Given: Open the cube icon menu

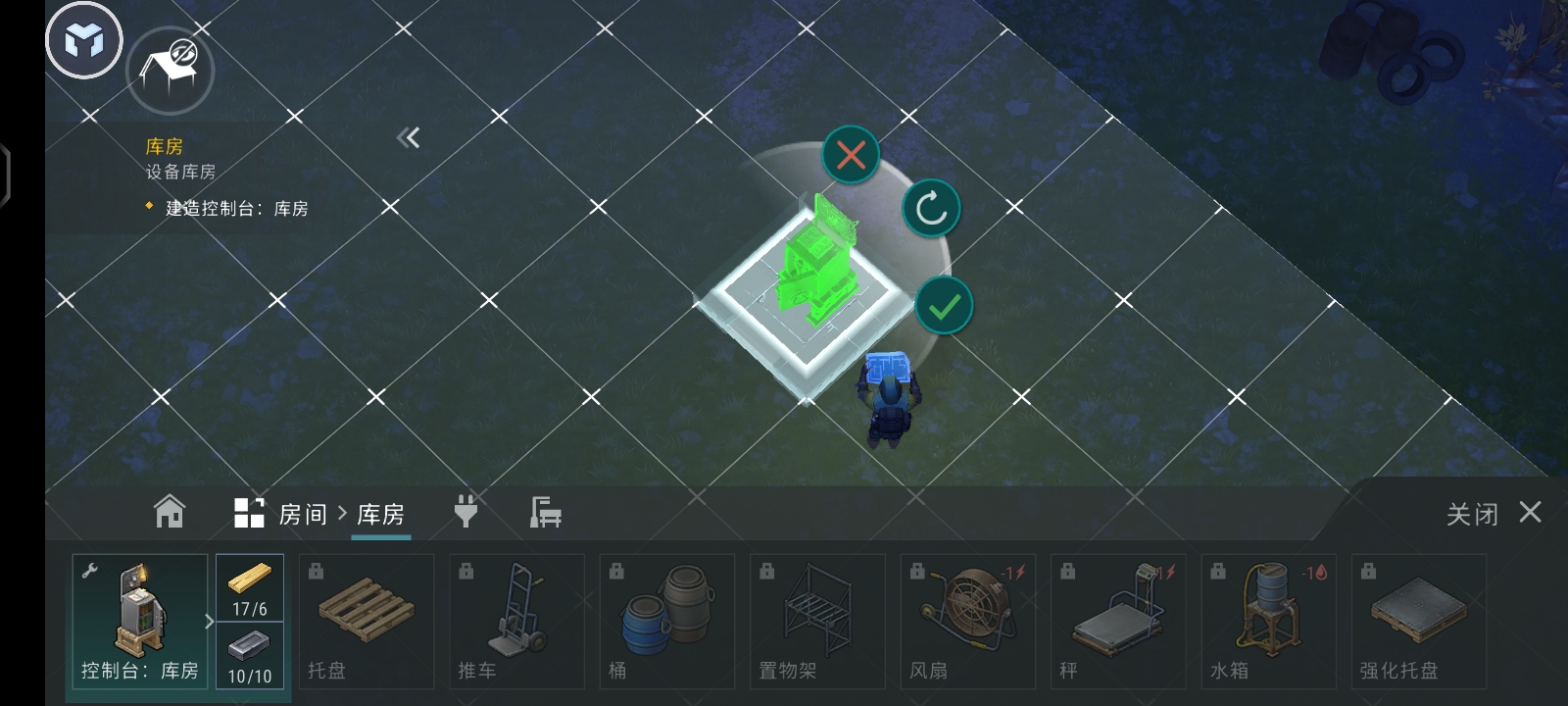Looking at the screenshot, I should pyautogui.click(x=84, y=40).
